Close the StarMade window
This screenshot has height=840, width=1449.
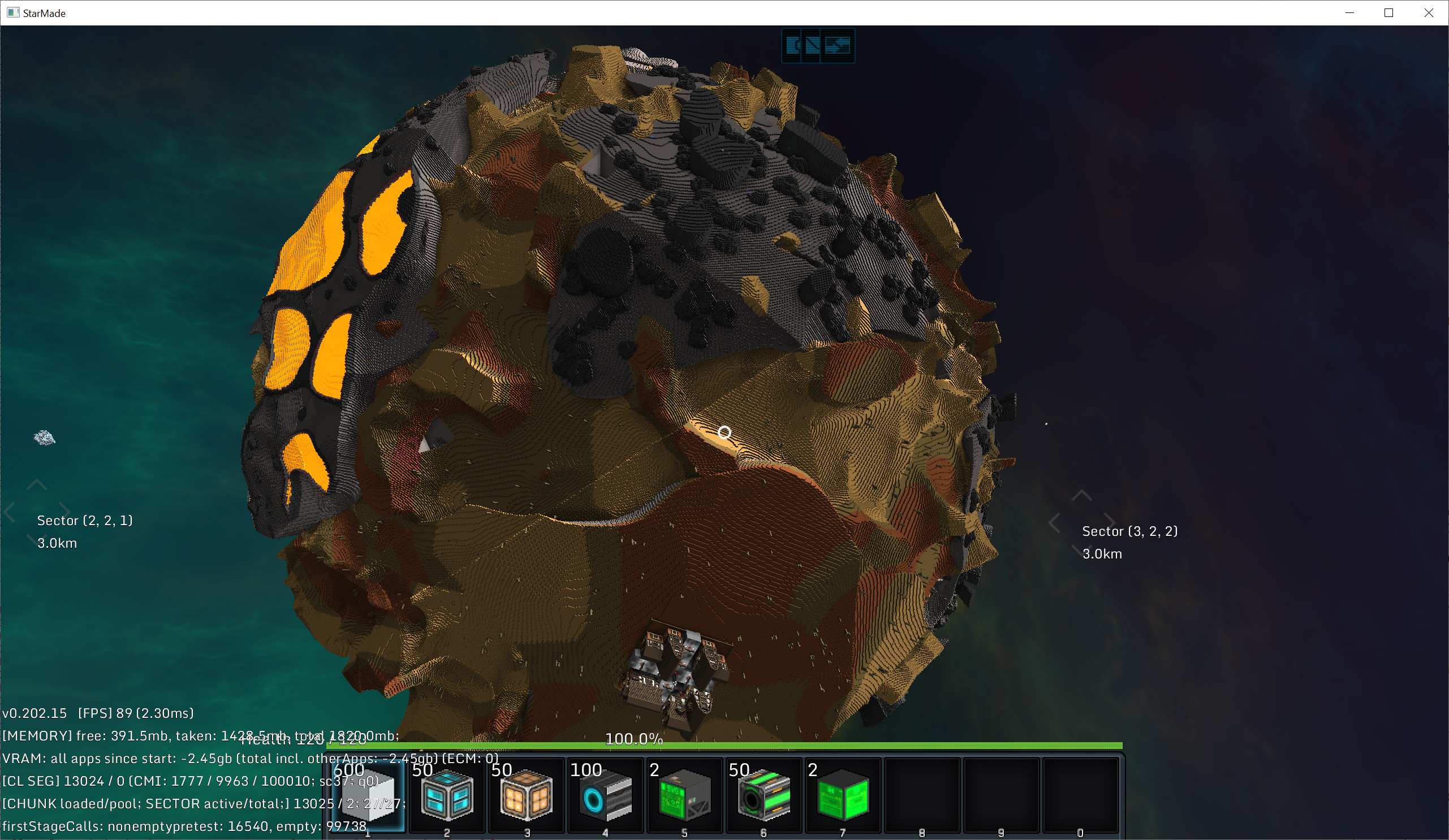click(x=1428, y=12)
